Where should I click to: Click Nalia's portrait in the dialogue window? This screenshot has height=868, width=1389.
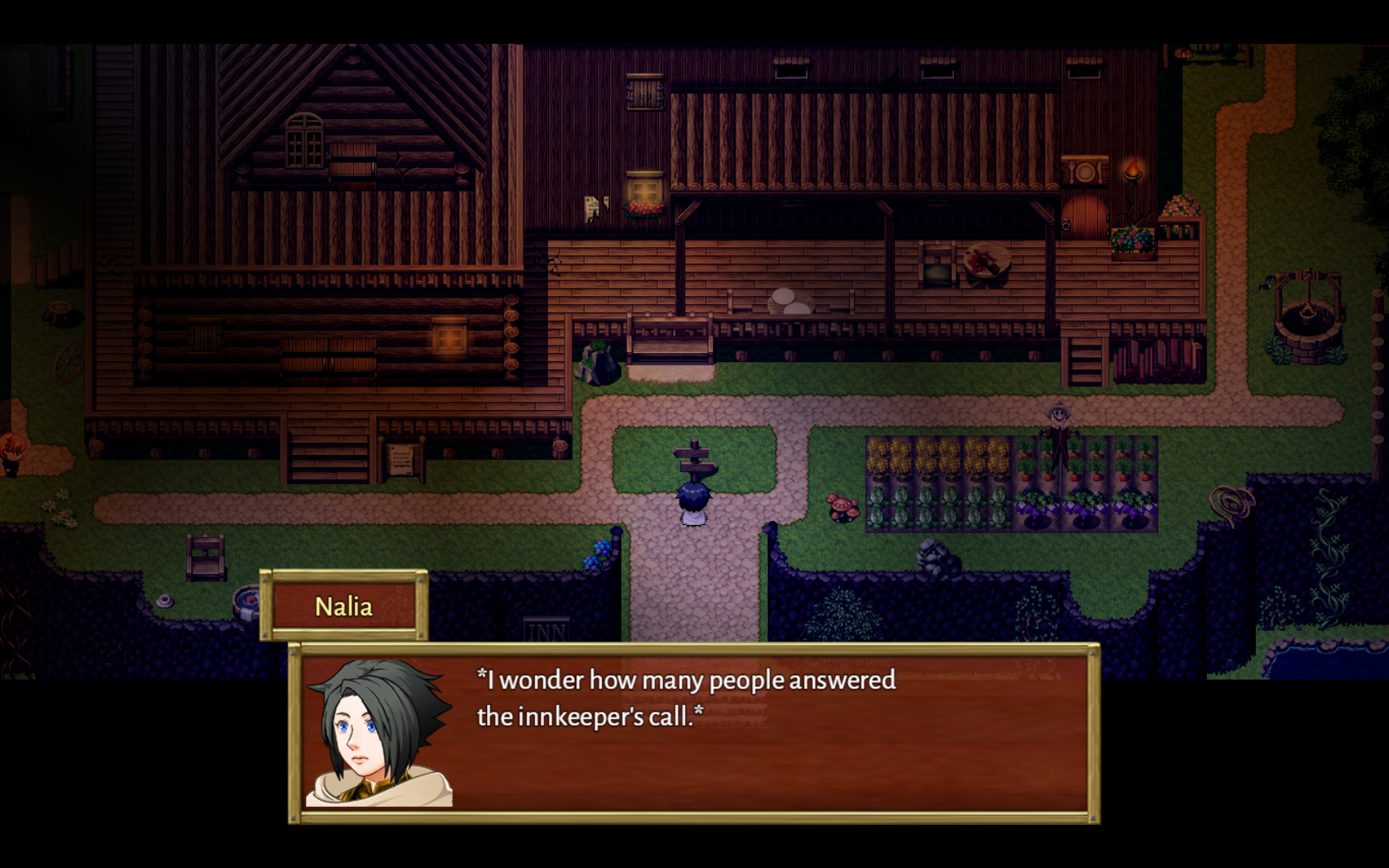pos(380,736)
